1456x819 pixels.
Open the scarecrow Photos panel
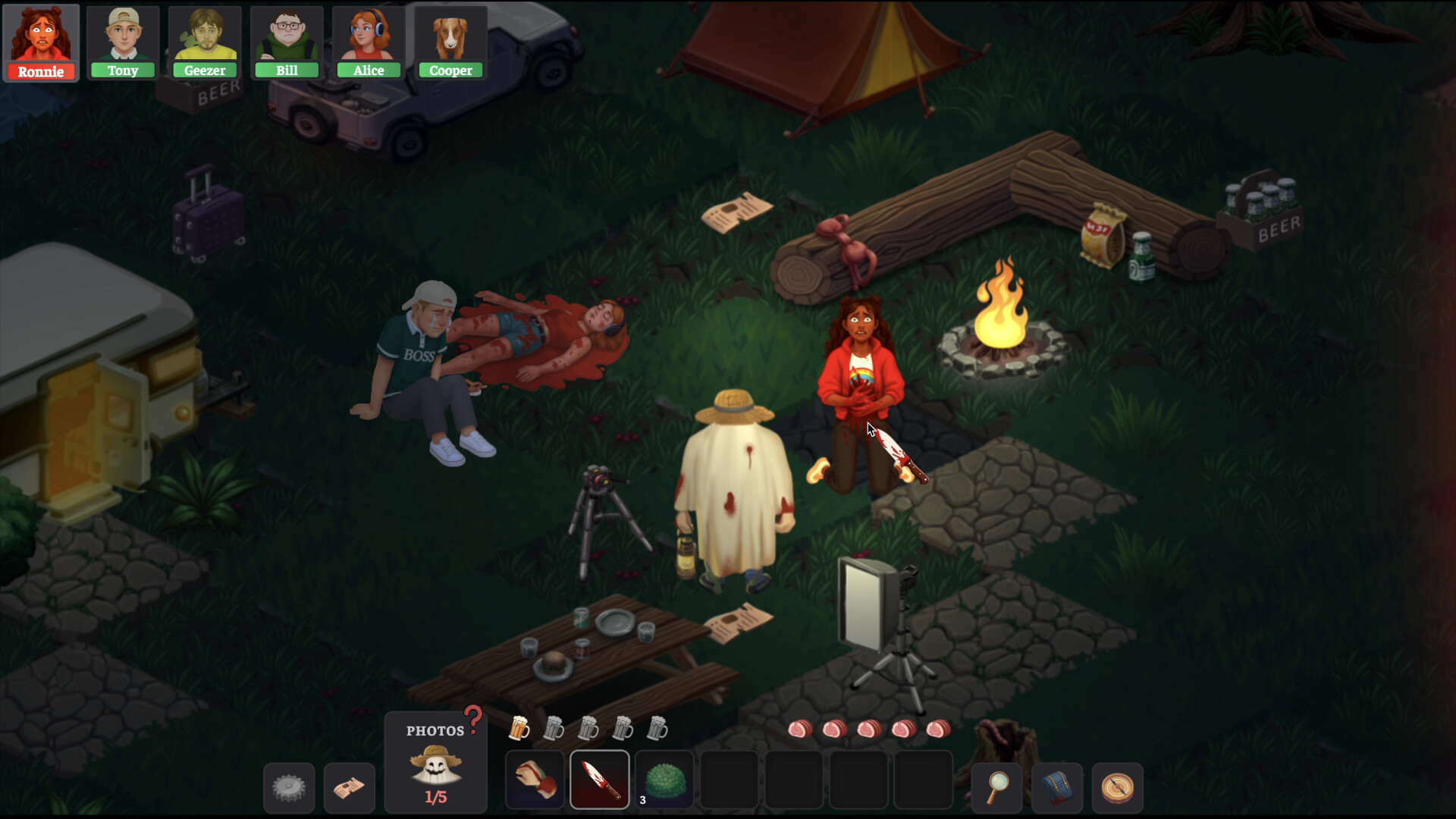[x=435, y=762]
